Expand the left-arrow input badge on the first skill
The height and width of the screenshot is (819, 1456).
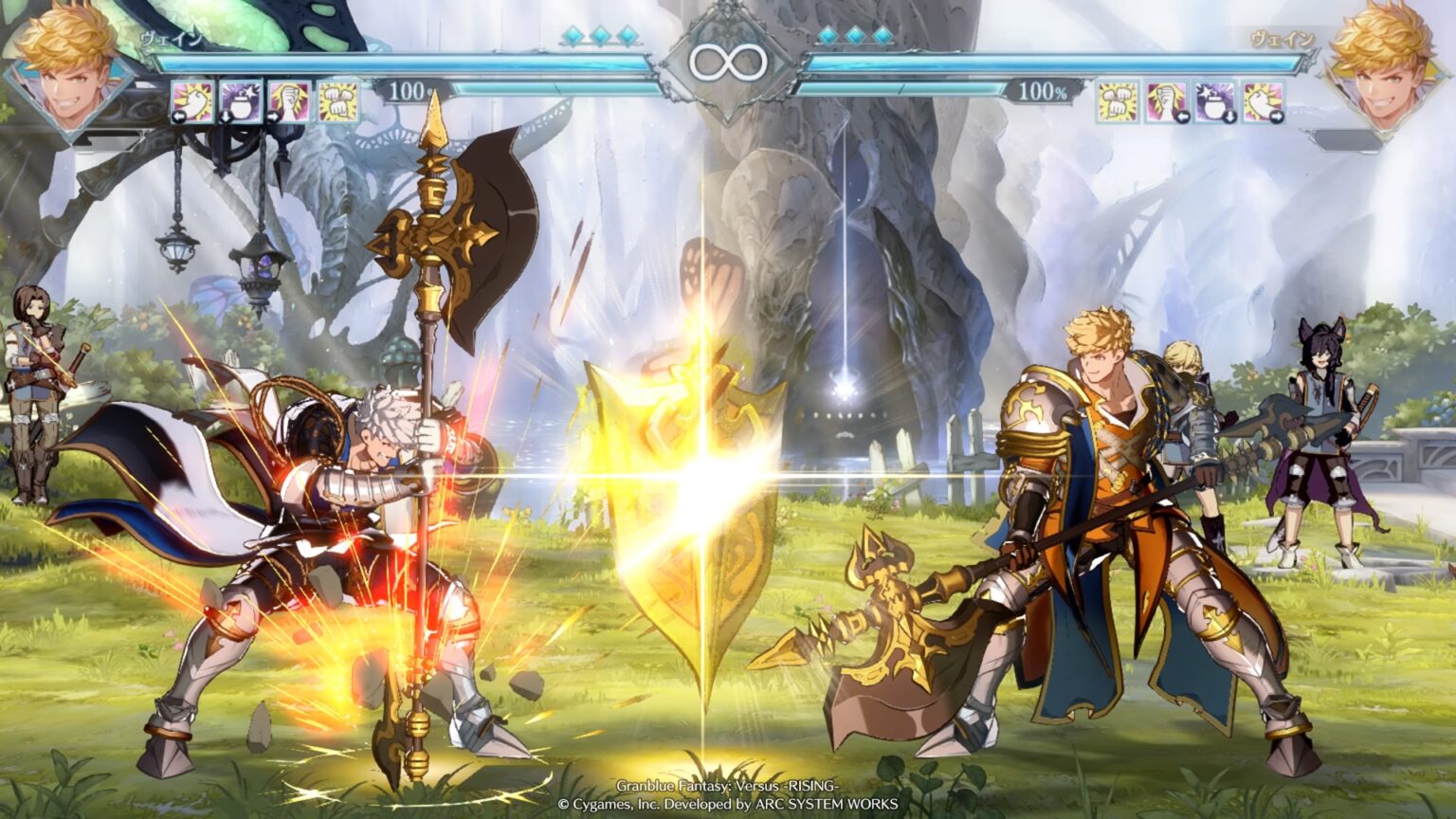179,118
